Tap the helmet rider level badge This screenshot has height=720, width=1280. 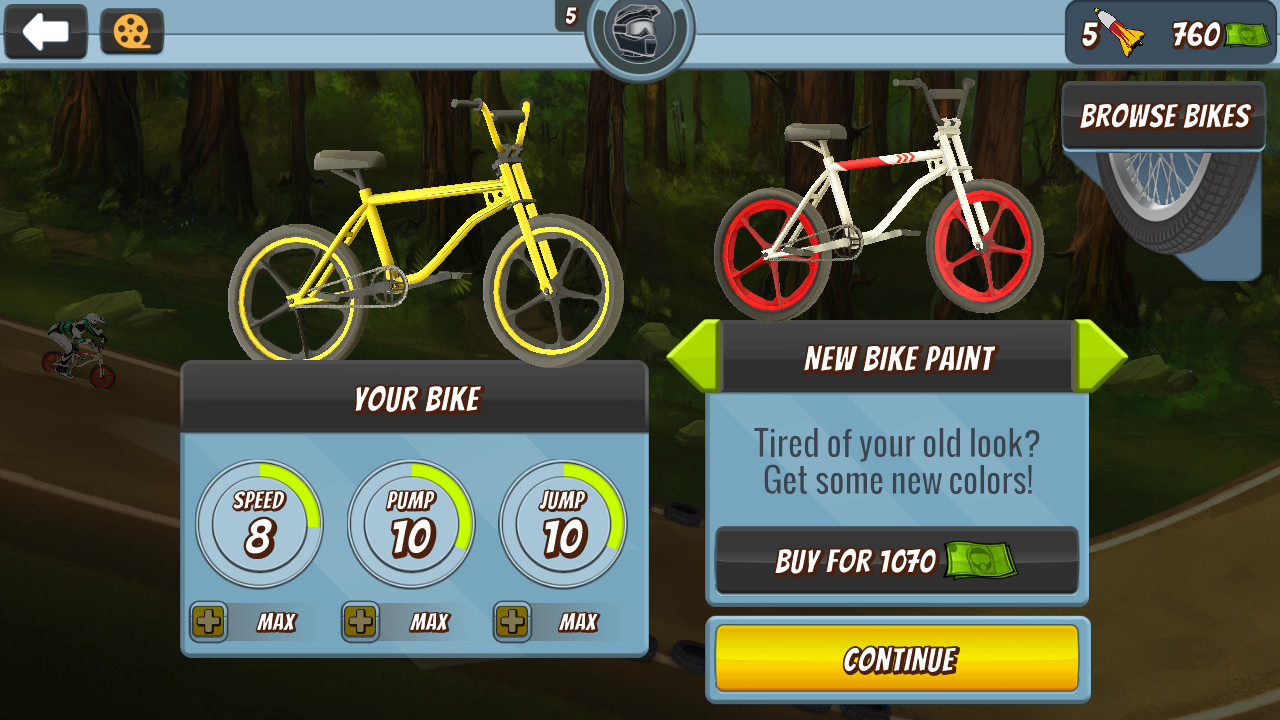tap(640, 35)
